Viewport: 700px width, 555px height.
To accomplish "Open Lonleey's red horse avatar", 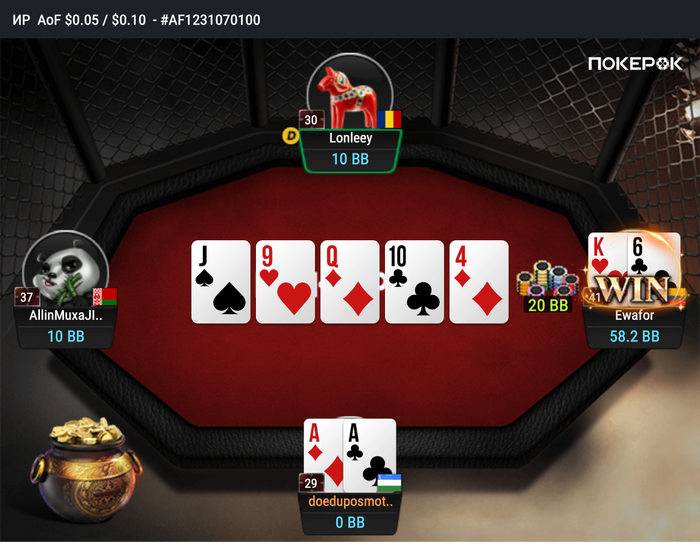I will (x=346, y=93).
